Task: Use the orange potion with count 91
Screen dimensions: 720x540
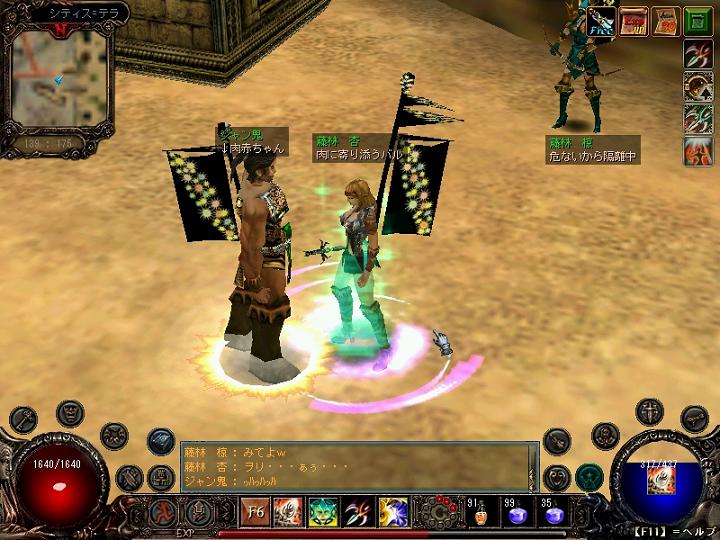Action: tap(480, 514)
